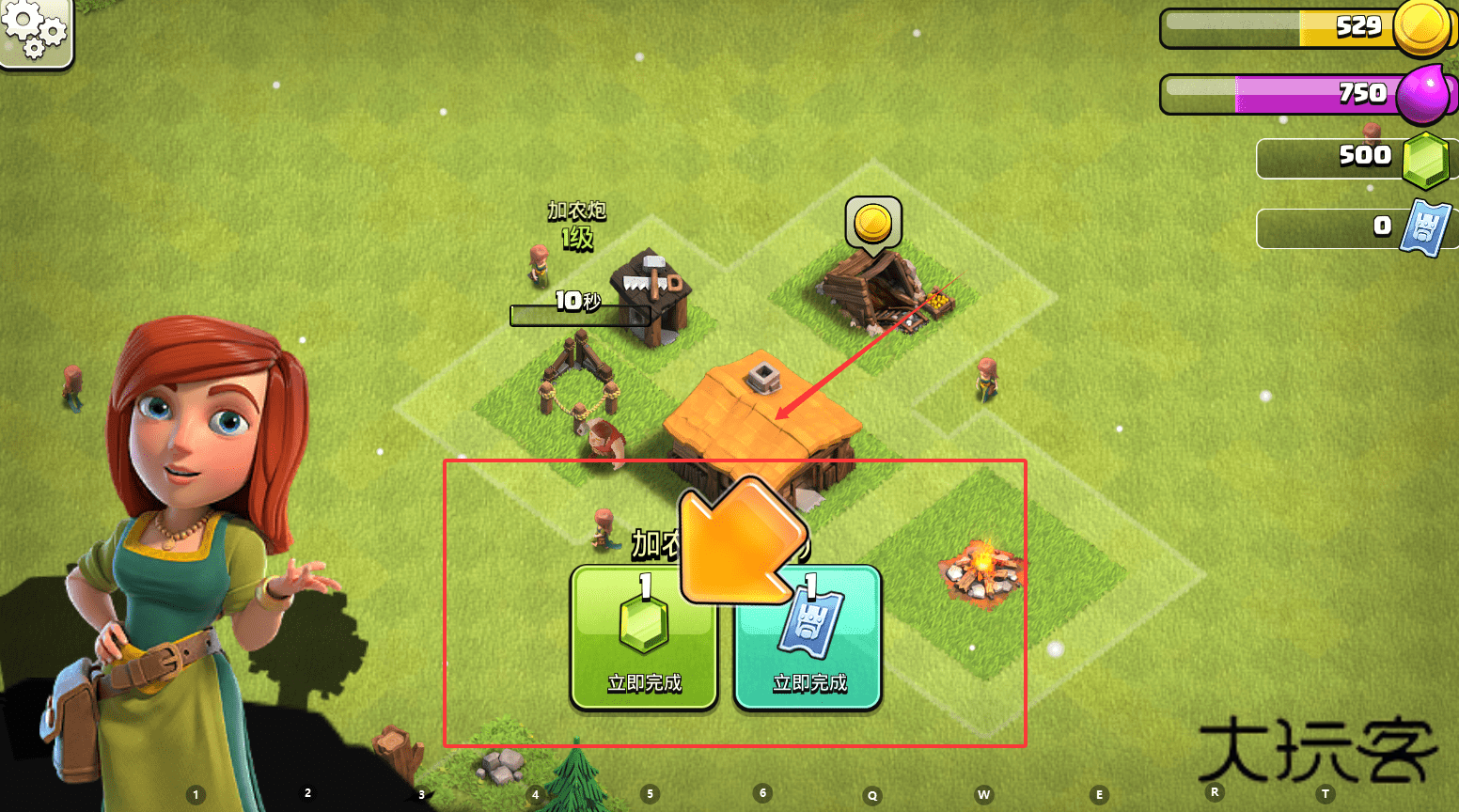The image size is (1459, 812).
Task: Tap the blue ticket counter icon
Action: 1425,227
